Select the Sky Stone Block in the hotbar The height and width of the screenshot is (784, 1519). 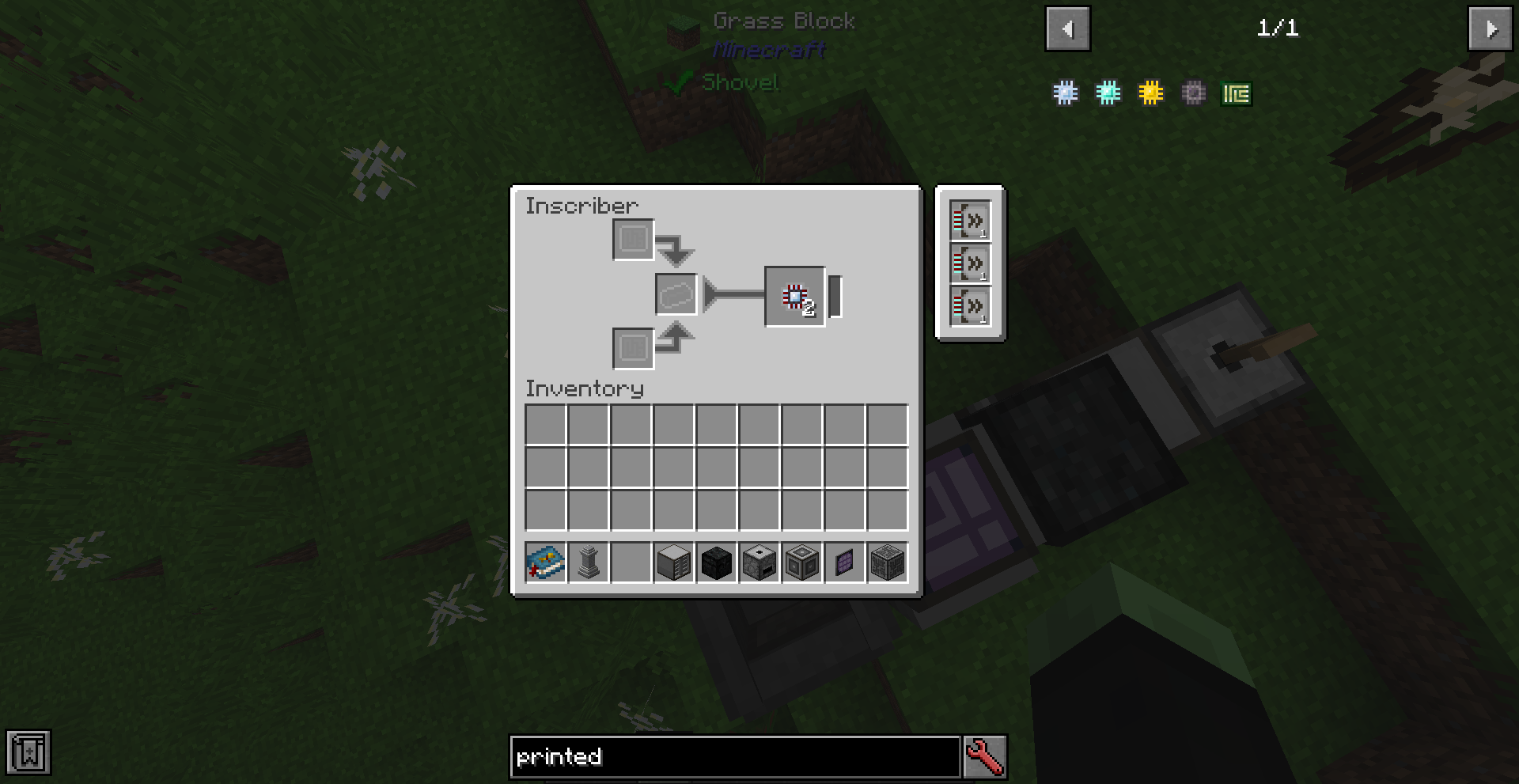click(x=716, y=562)
